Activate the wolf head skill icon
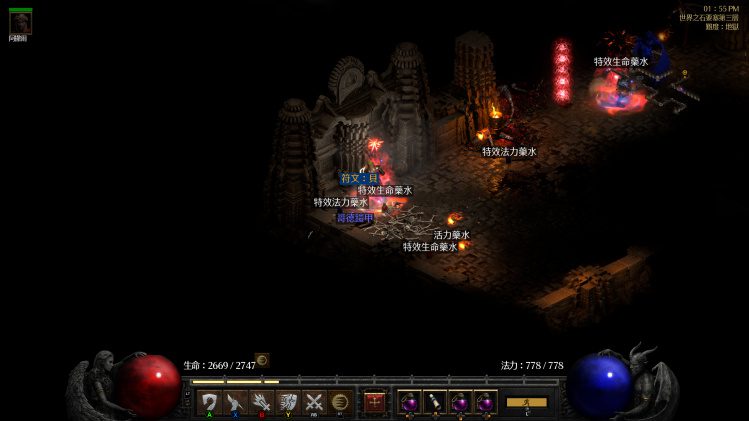This screenshot has height=421, width=749. tap(288, 402)
